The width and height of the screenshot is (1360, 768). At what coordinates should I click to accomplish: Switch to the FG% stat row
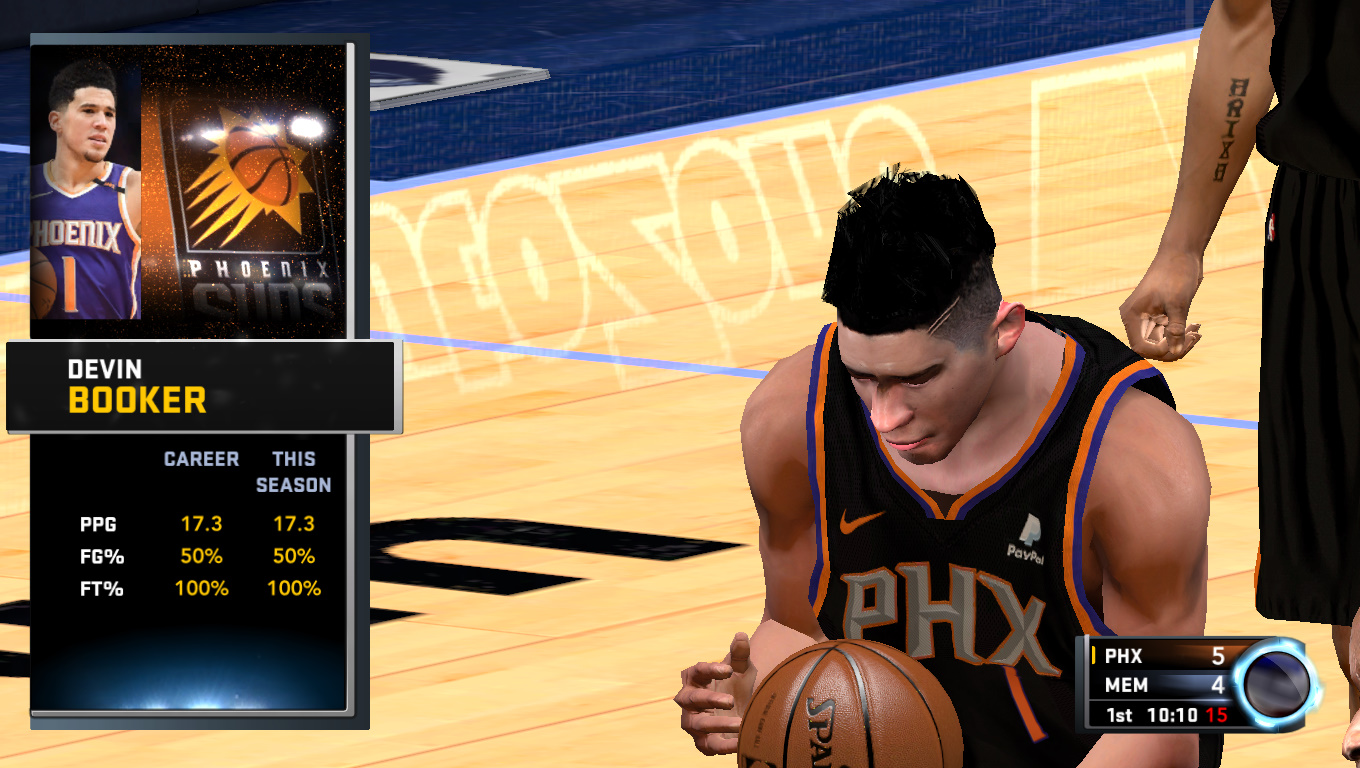(x=105, y=557)
